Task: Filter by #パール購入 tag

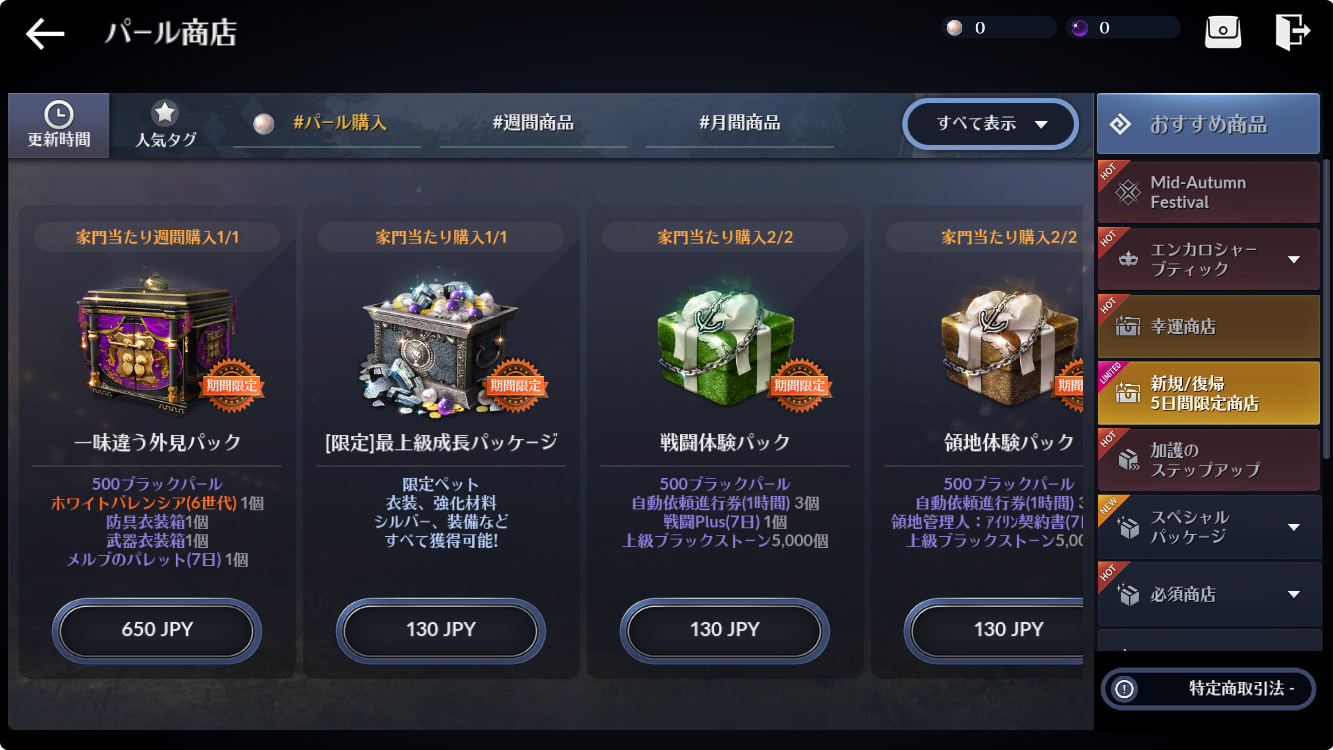Action: (327, 124)
